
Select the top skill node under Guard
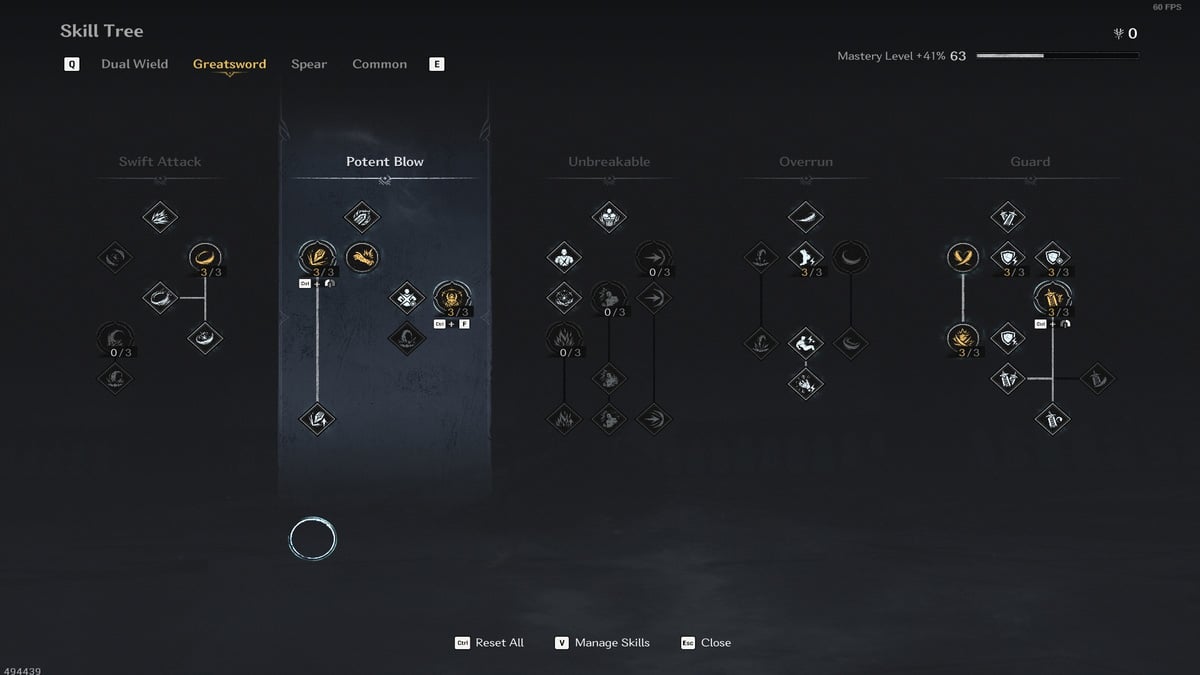[1008, 216]
